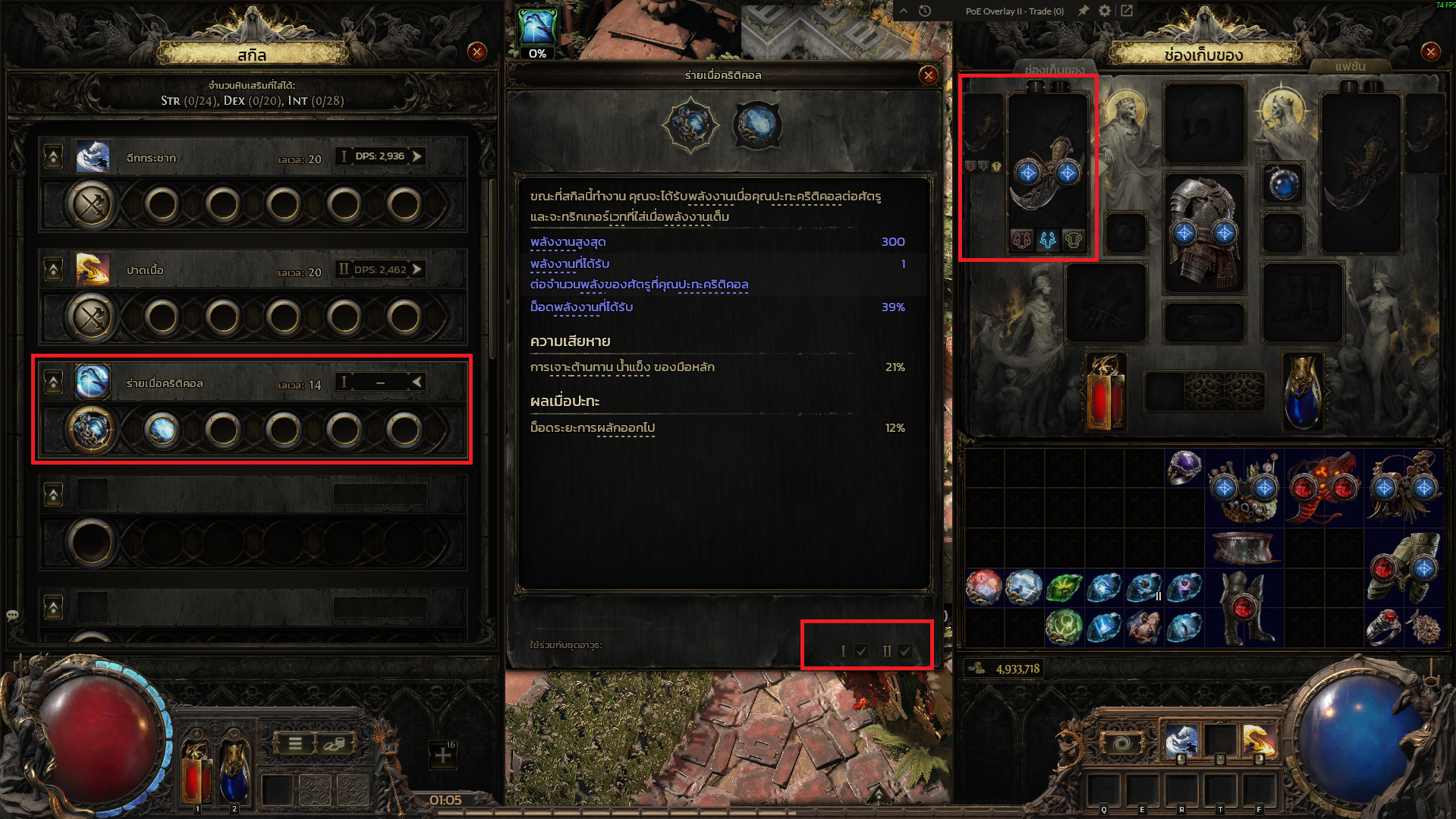The height and width of the screenshot is (819, 1456).
Task: Toggle weapon set II checkbox
Action: point(904,650)
